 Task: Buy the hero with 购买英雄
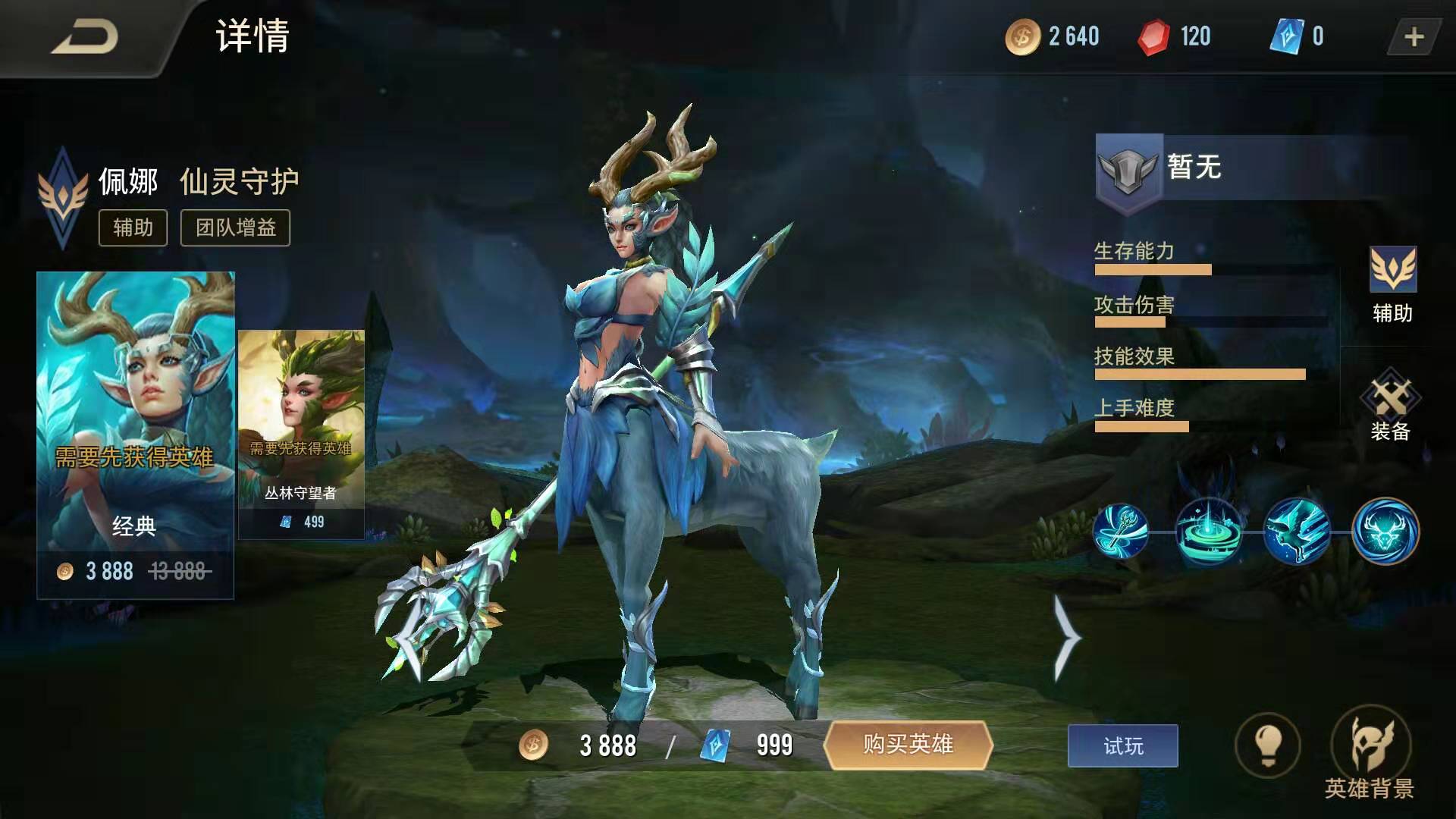coord(908,745)
